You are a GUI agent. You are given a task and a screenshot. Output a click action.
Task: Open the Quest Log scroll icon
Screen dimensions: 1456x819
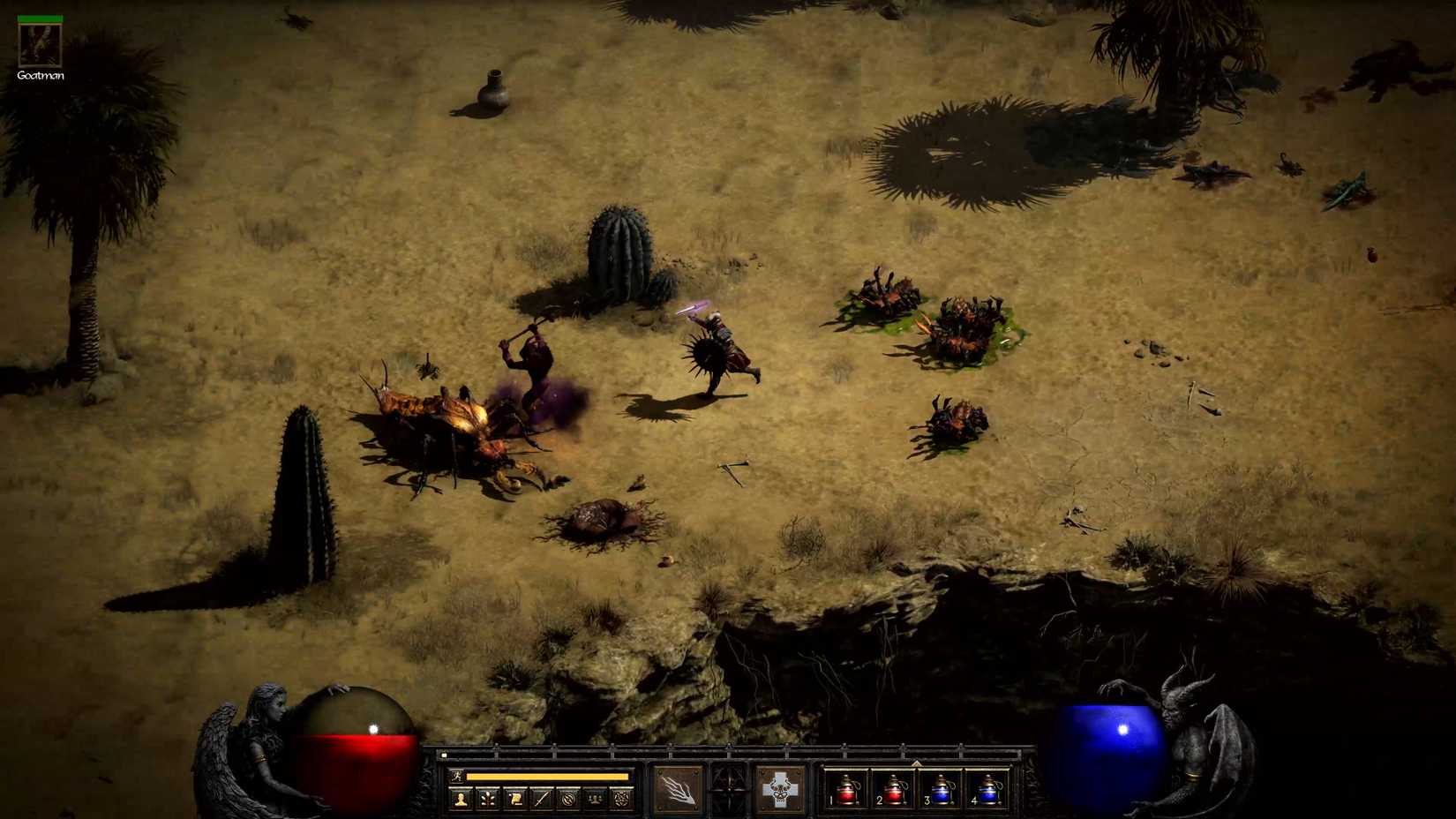(x=517, y=797)
